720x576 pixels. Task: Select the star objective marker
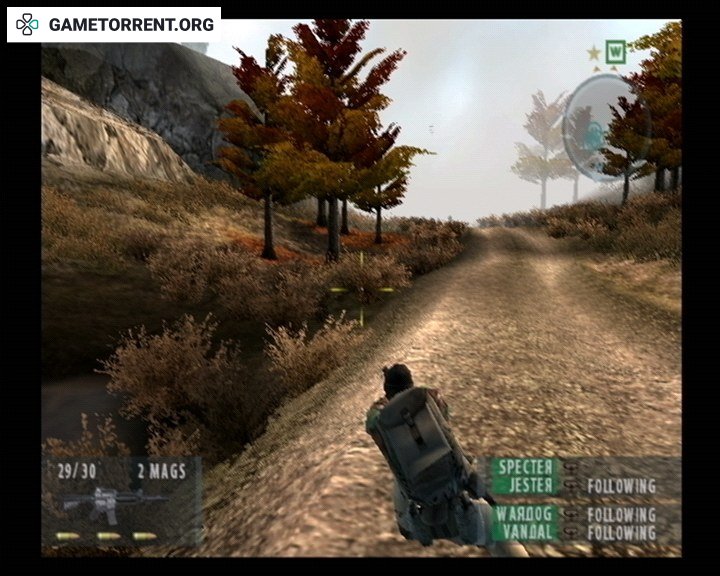pos(594,52)
